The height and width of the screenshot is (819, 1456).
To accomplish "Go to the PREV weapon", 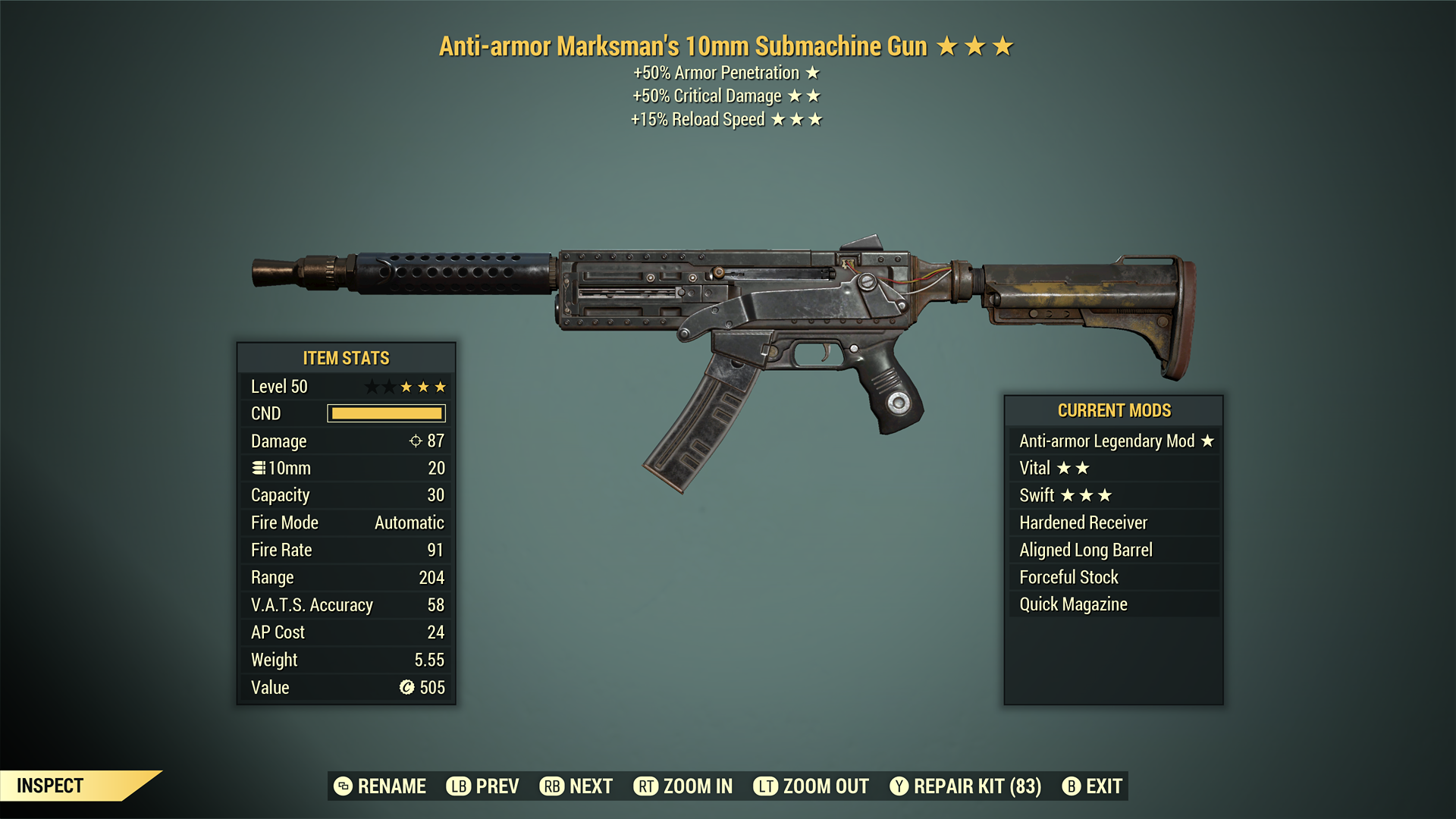I will pyautogui.click(x=494, y=786).
